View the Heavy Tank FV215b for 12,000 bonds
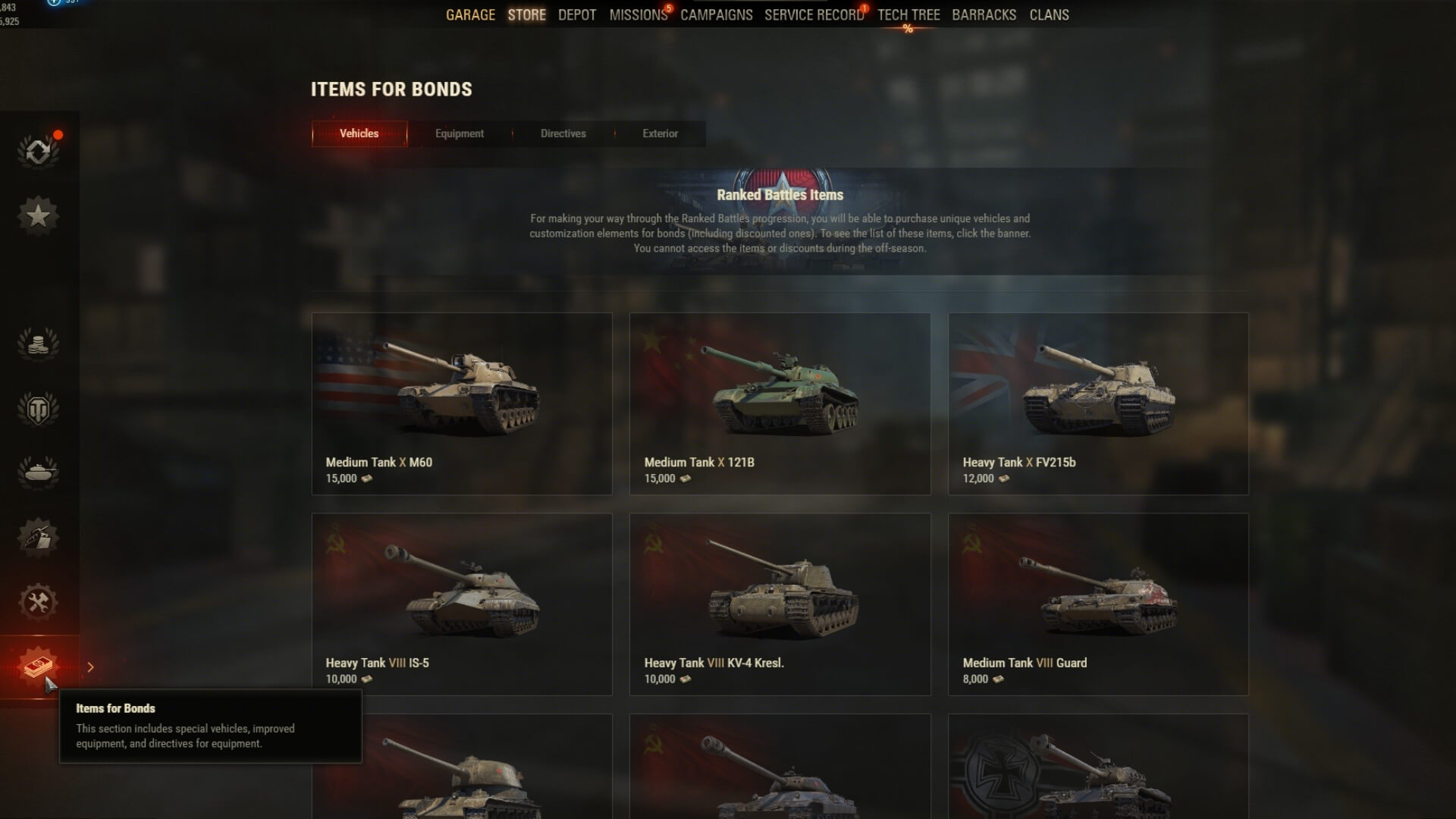This screenshot has height=819, width=1456. 1097,404
